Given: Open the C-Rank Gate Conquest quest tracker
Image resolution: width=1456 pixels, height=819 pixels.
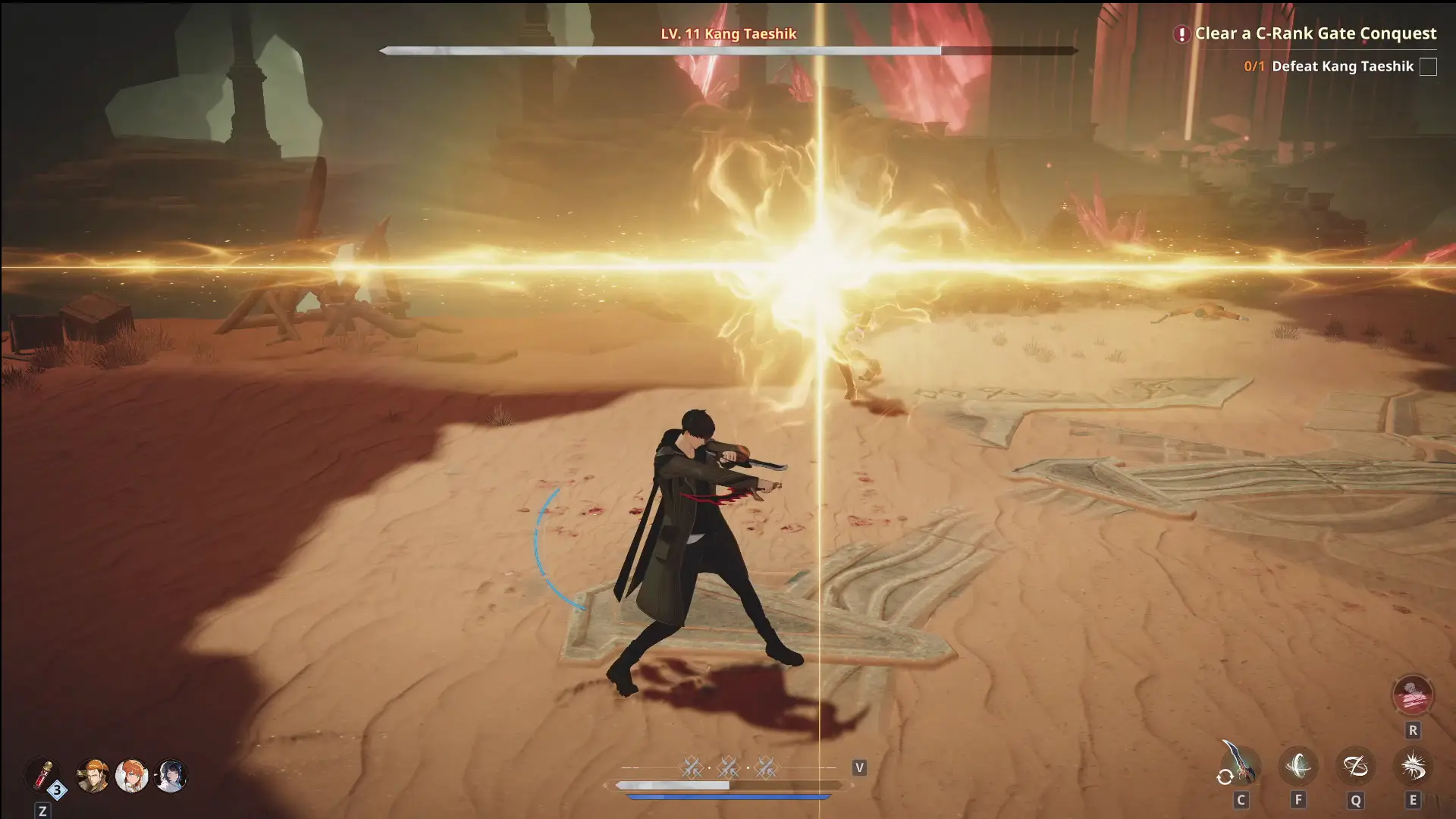Looking at the screenshot, I should pos(1315,33).
